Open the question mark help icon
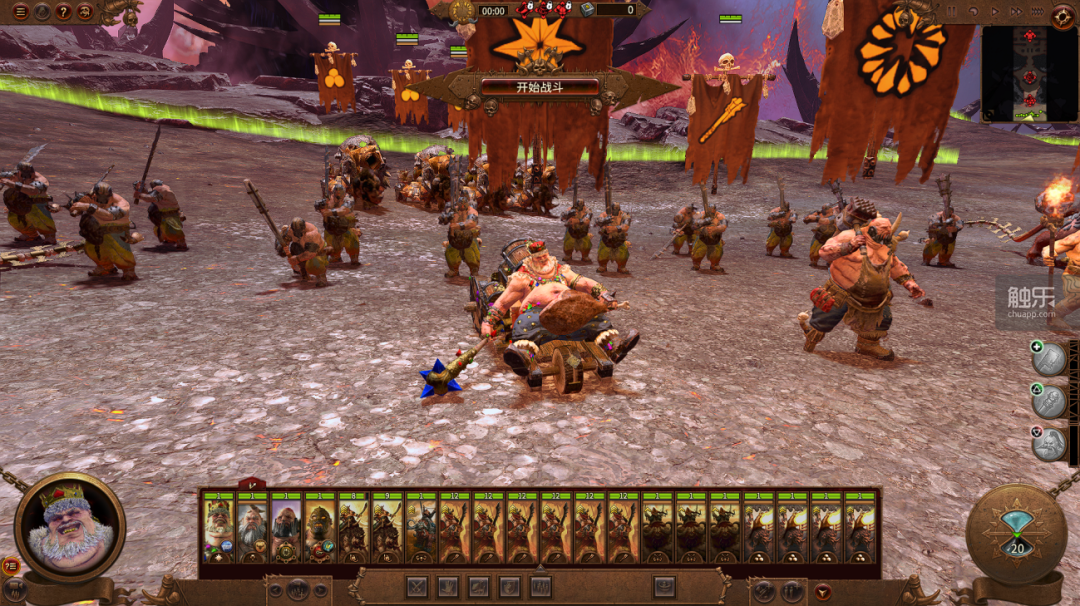1080x606 pixels. (x=63, y=12)
